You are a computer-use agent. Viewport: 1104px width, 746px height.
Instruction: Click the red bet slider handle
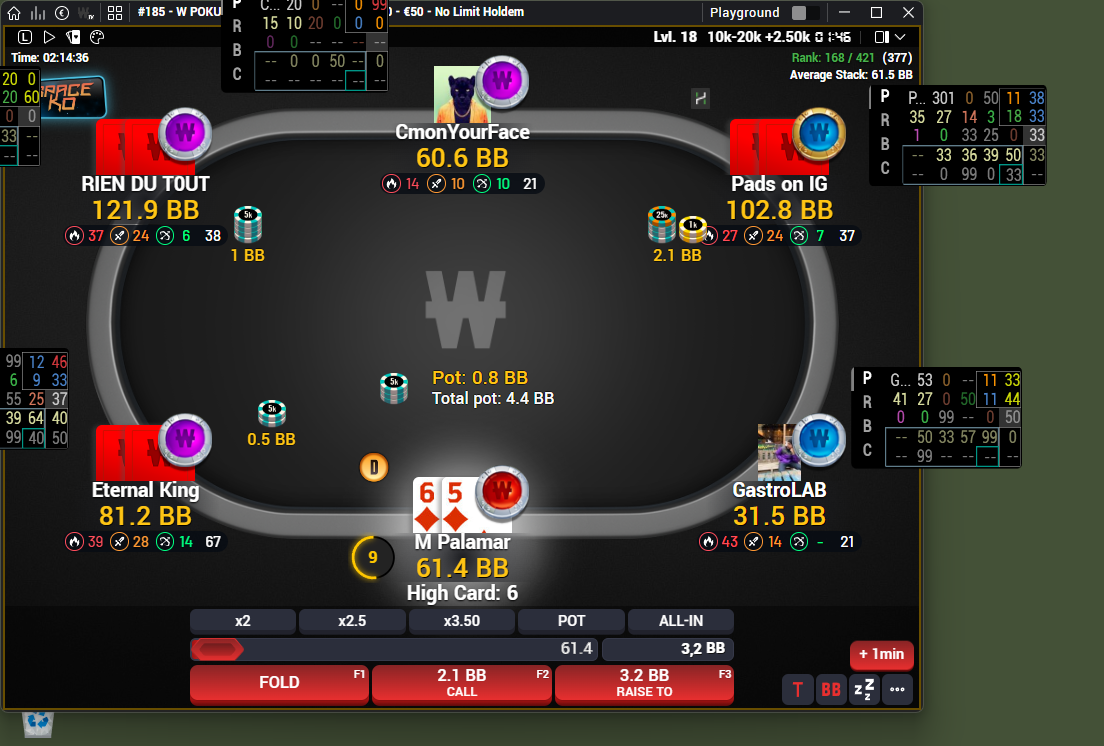[217, 649]
